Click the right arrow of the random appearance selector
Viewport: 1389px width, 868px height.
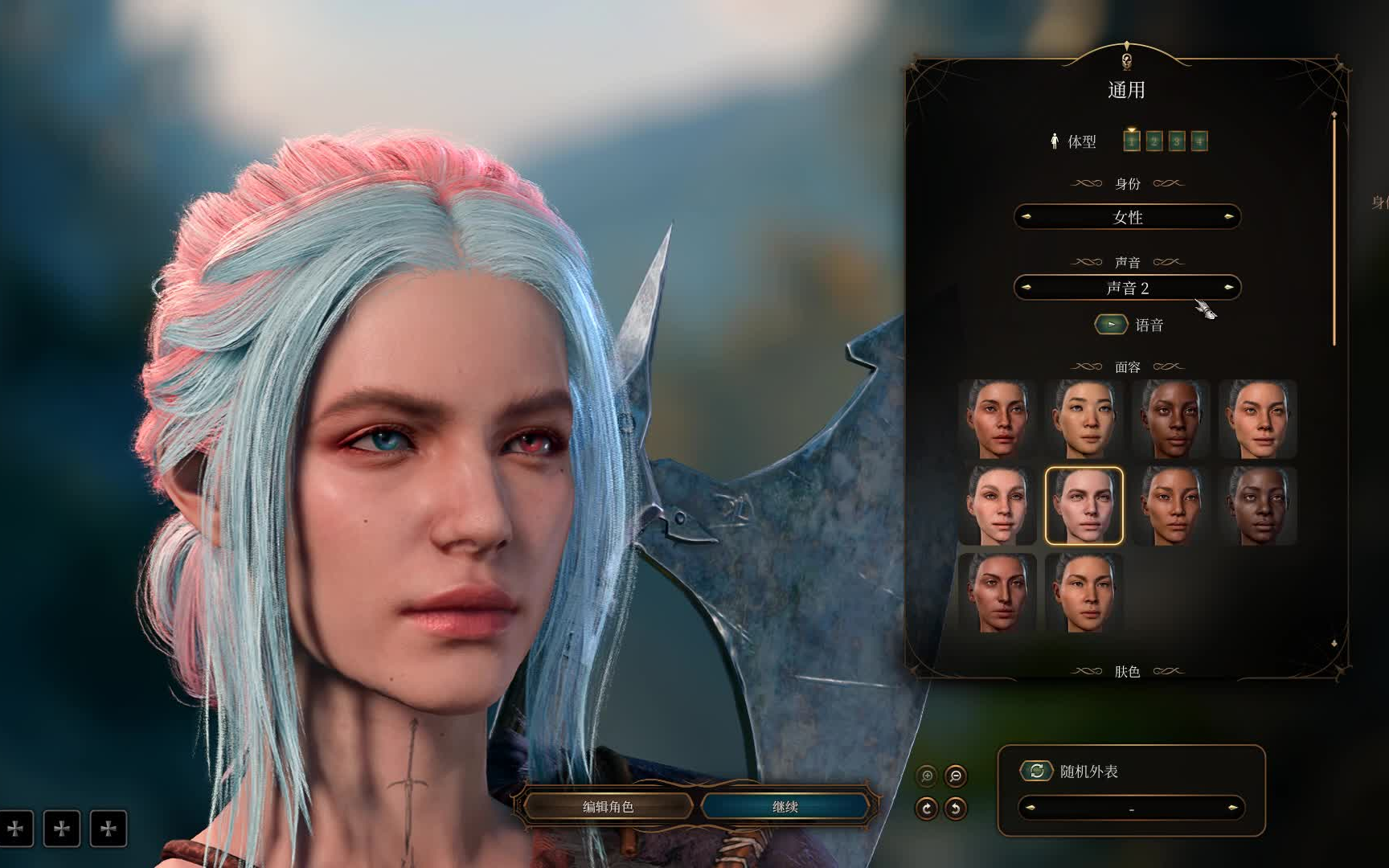(x=1232, y=808)
